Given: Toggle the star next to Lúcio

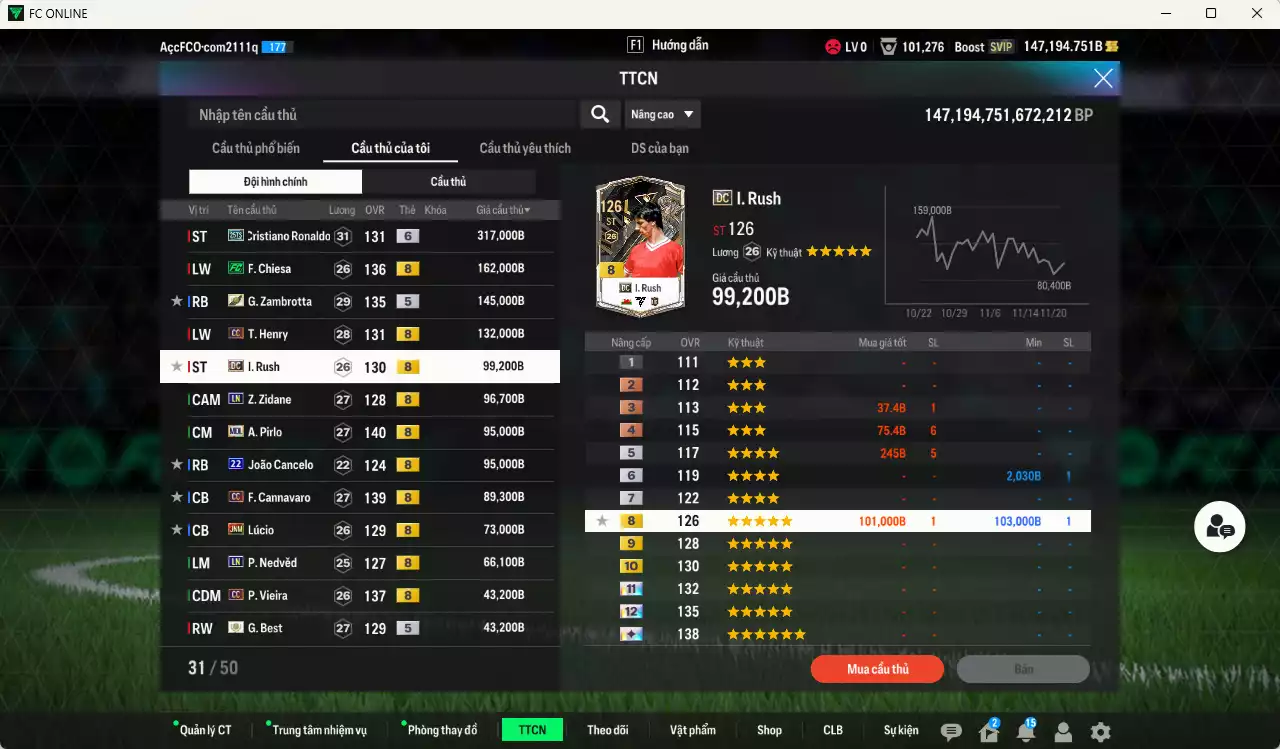Looking at the screenshot, I should (x=176, y=529).
